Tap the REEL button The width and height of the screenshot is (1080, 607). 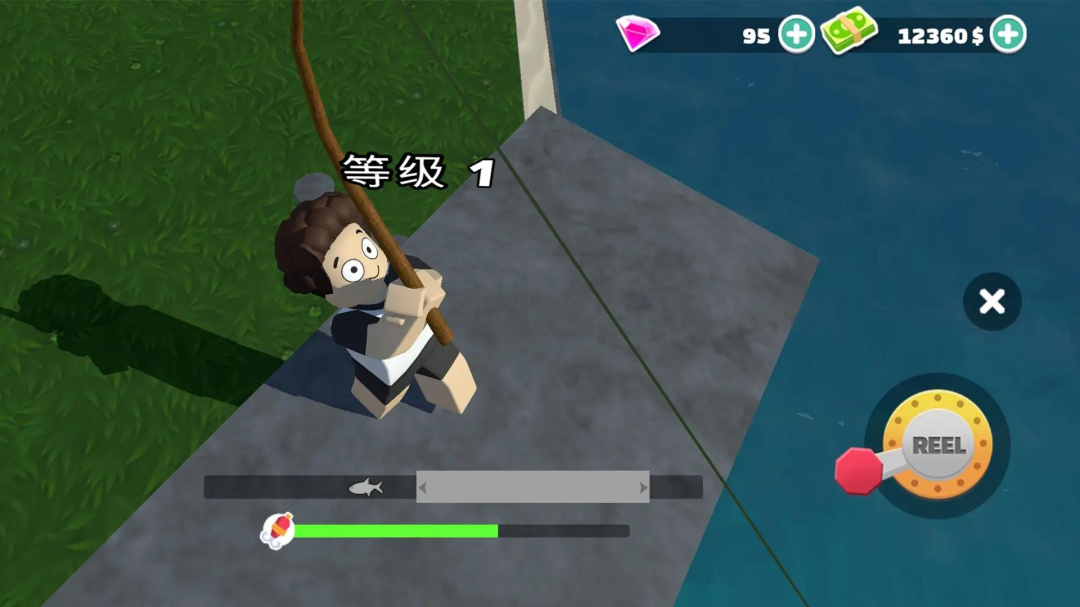(937, 446)
